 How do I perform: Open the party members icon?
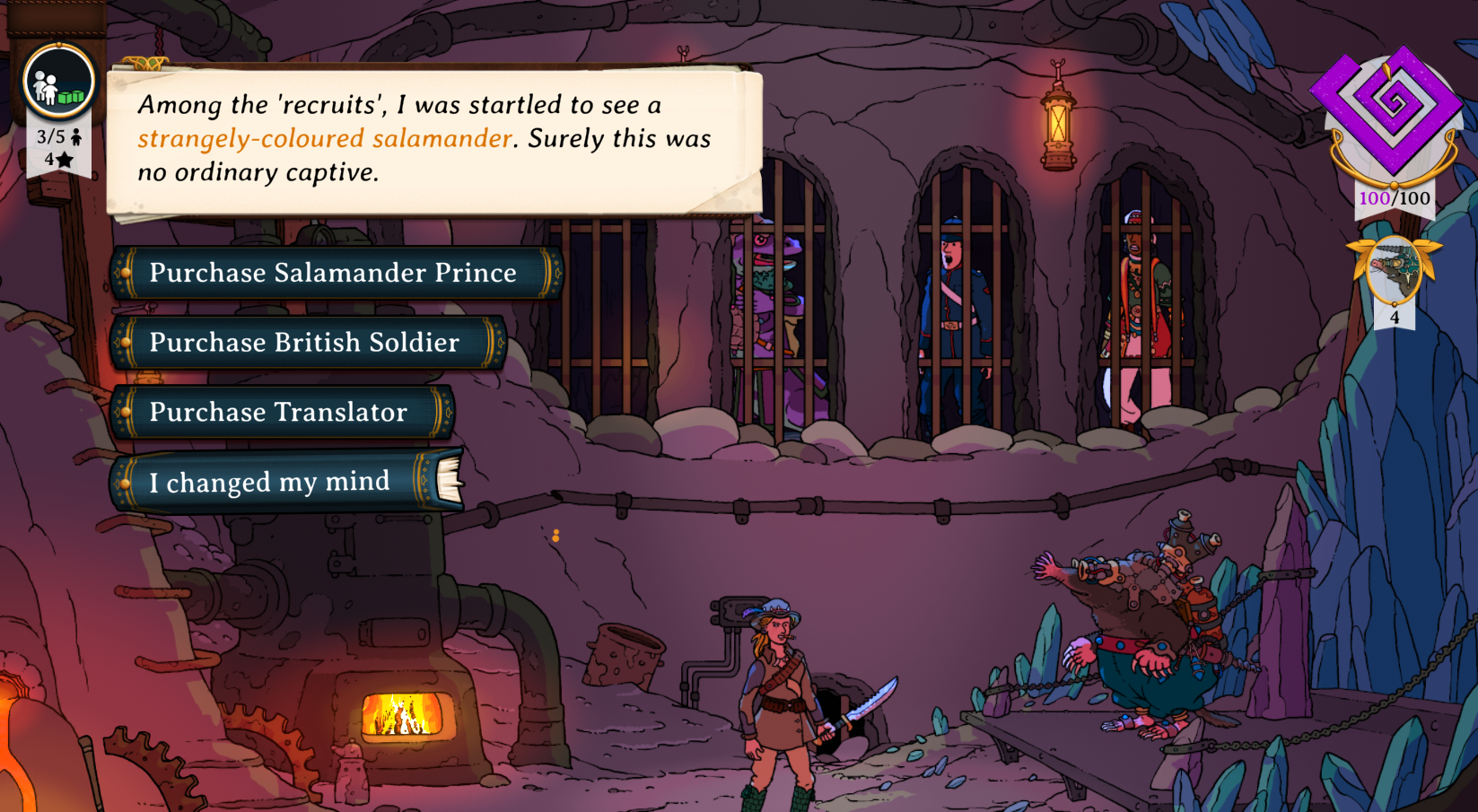click(x=58, y=83)
